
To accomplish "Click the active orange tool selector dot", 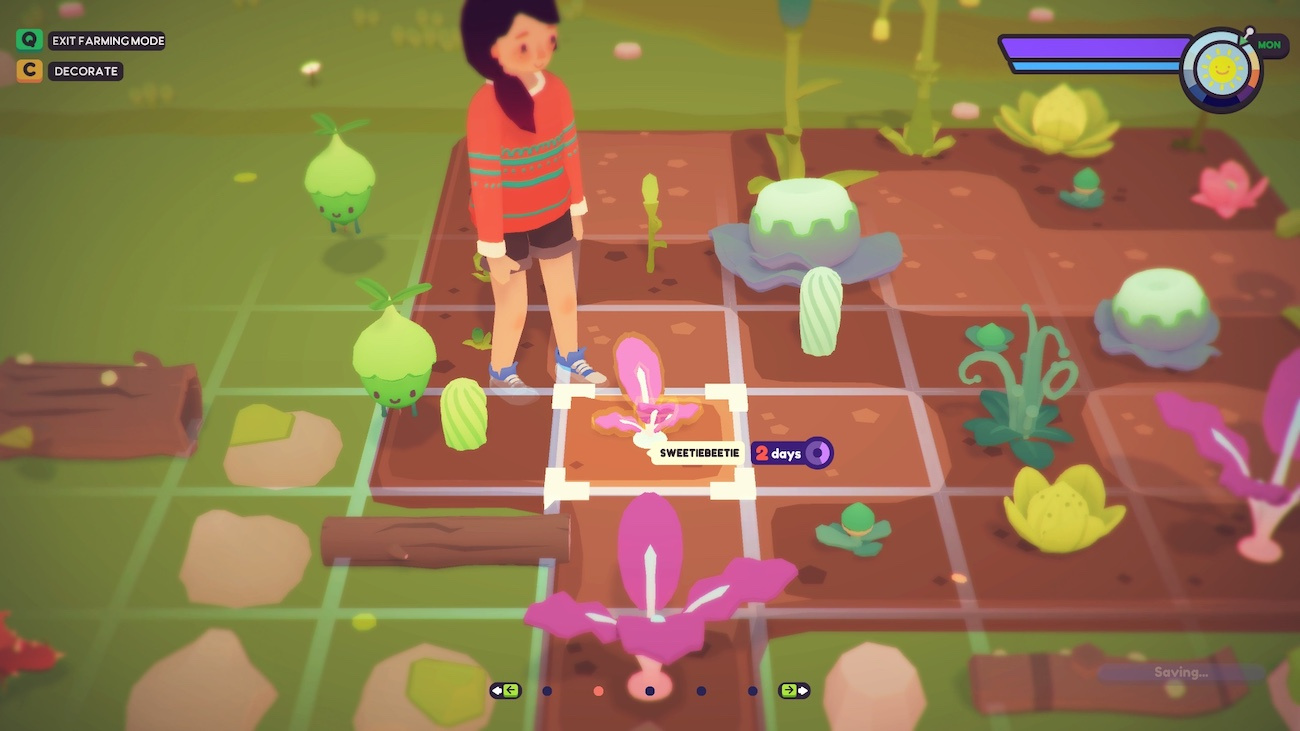I will [598, 690].
